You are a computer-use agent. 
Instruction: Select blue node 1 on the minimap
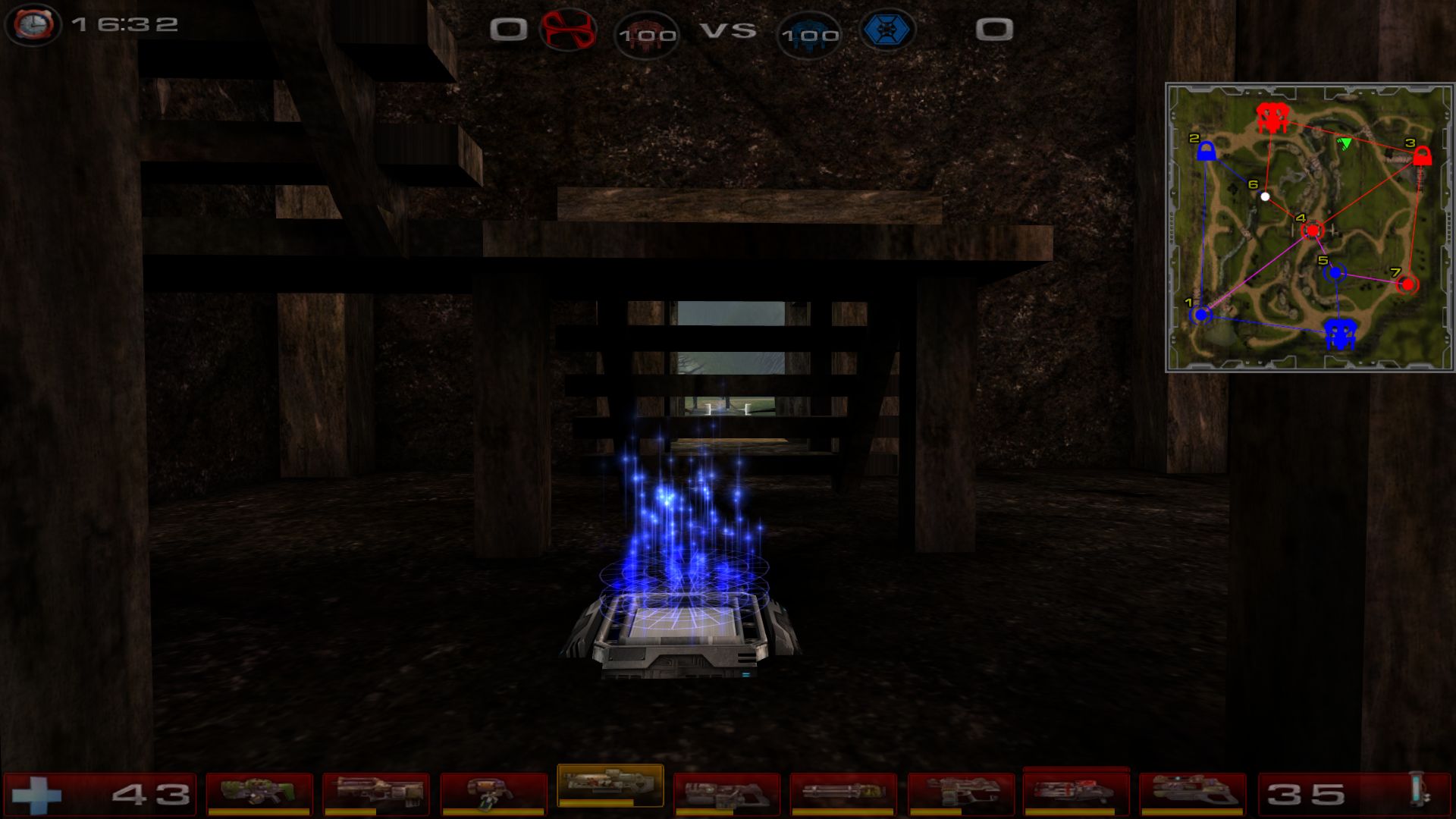pos(1200,314)
